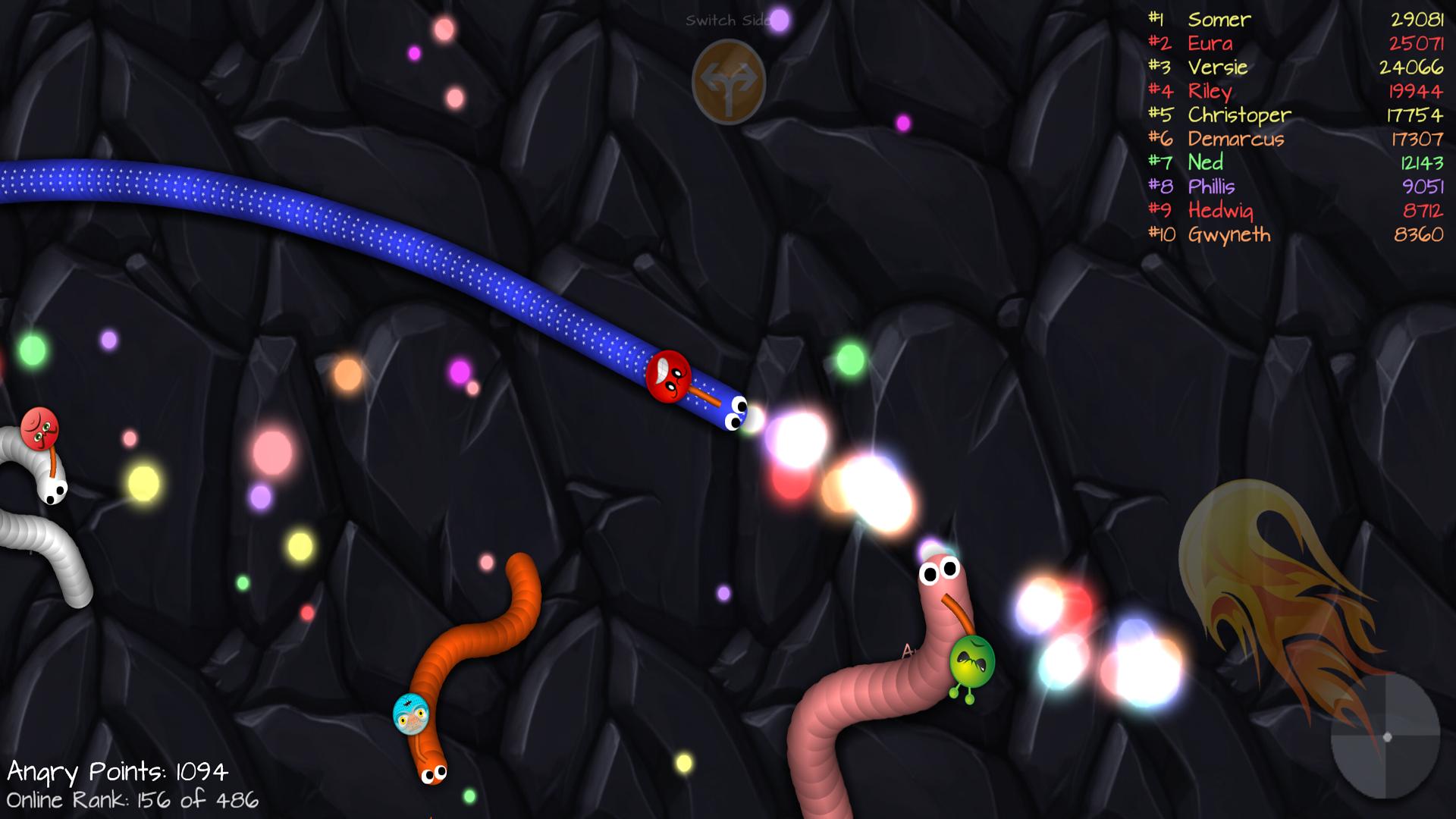Screen dimensions: 1456x819
Task: Click Eura's score of 25071
Action: coord(1417,44)
